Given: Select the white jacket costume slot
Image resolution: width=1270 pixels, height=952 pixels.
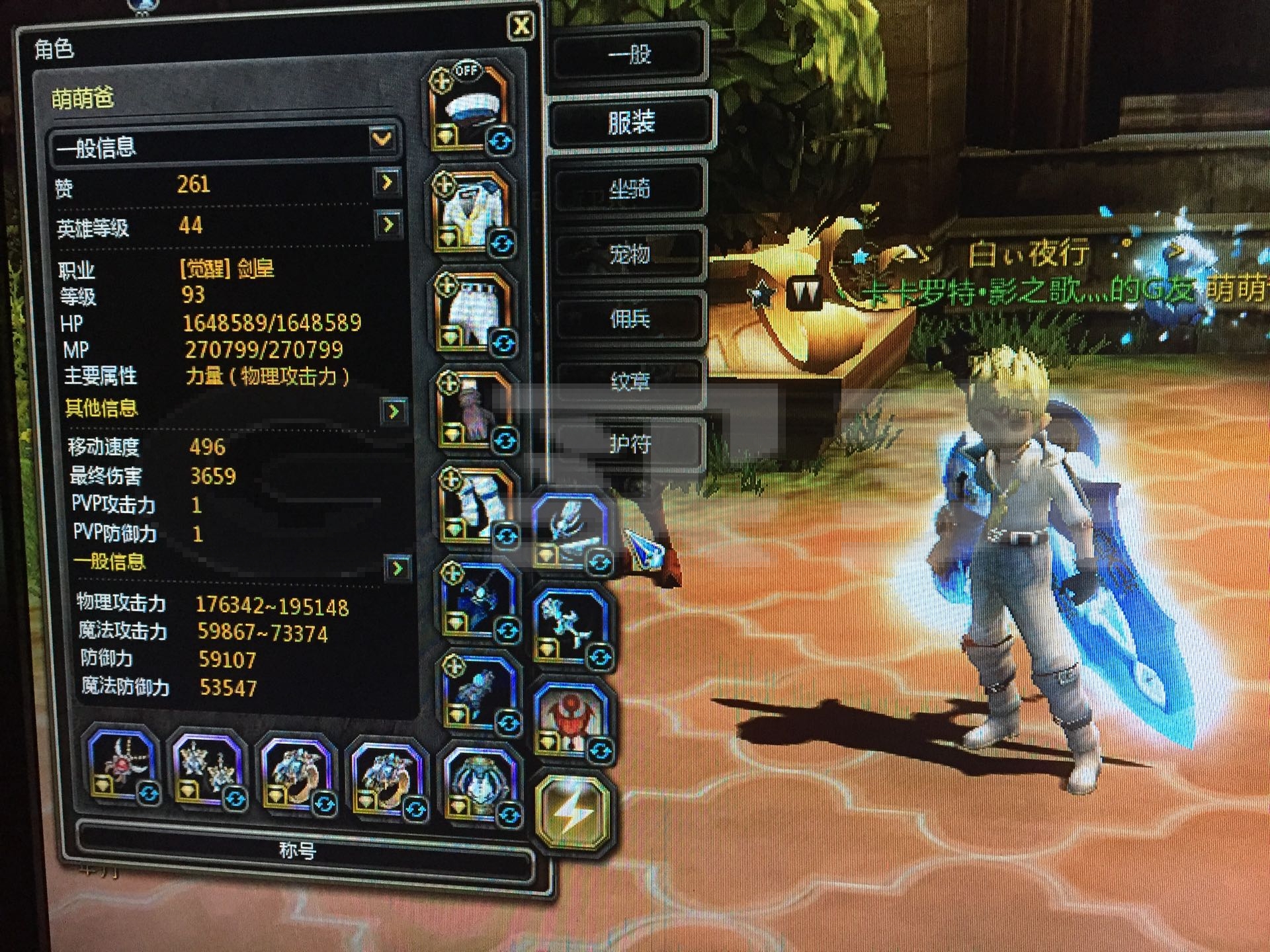Looking at the screenshot, I should coord(473,212).
